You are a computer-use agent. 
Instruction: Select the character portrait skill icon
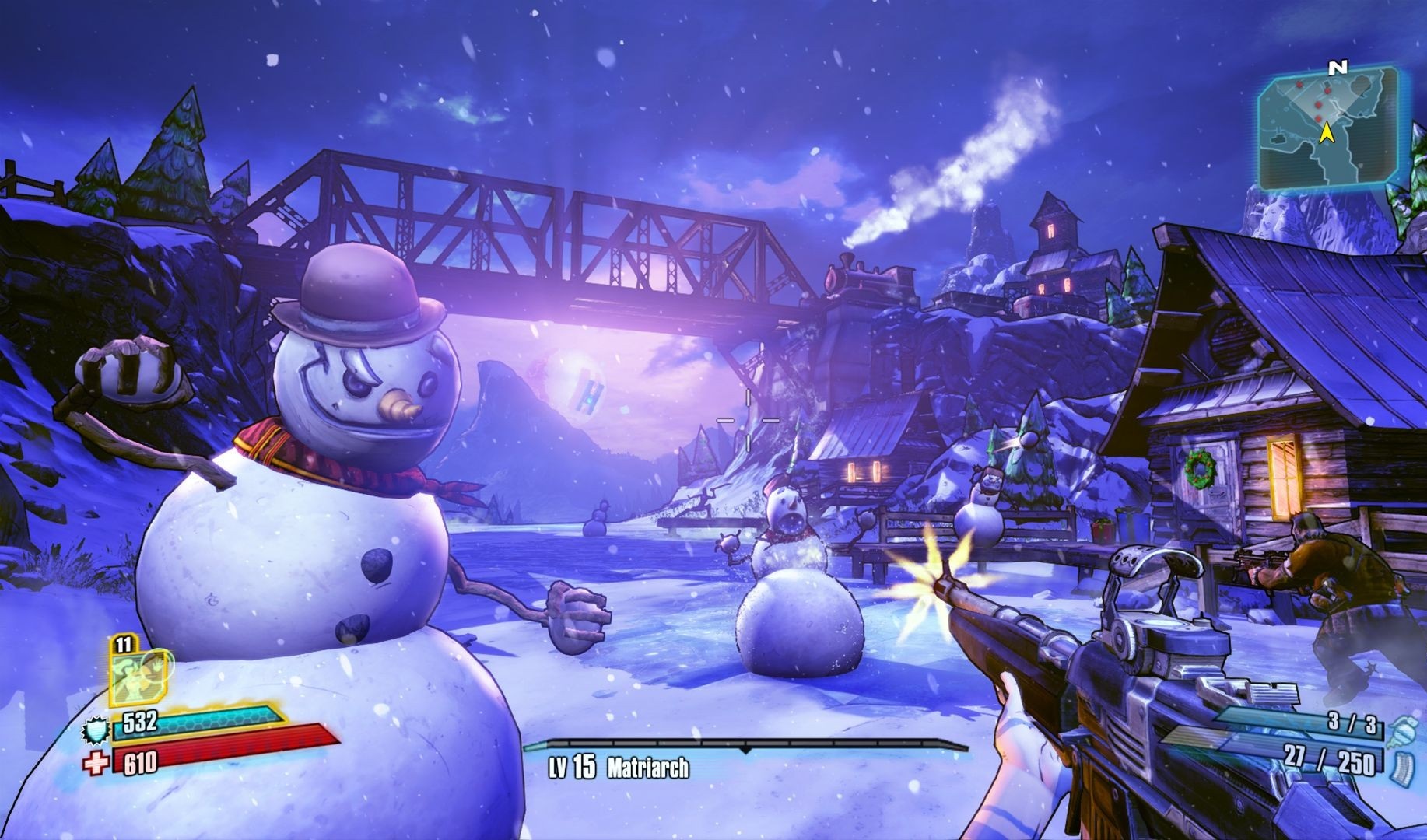(138, 675)
